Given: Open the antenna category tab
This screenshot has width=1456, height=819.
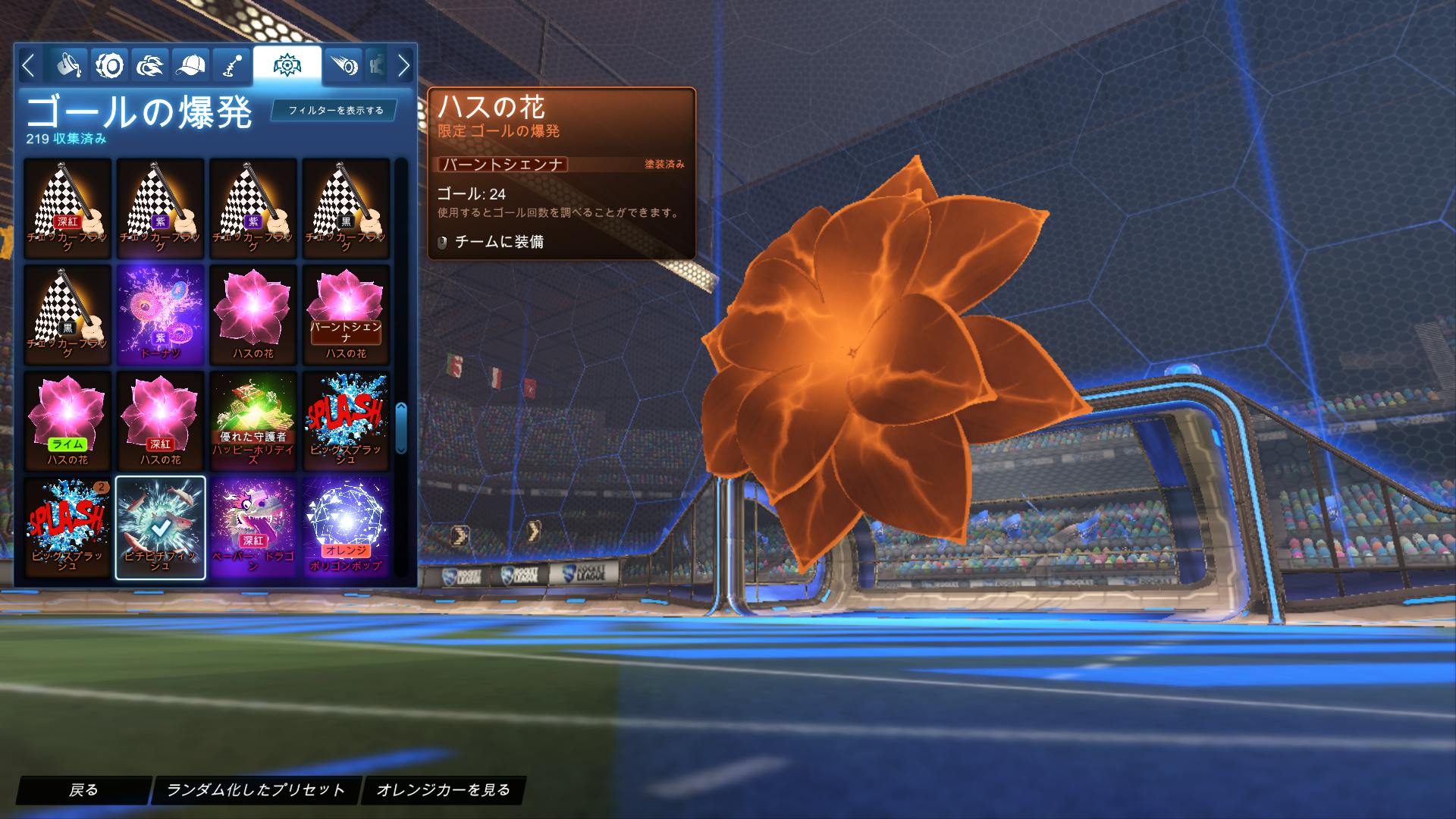Looking at the screenshot, I should tap(231, 66).
